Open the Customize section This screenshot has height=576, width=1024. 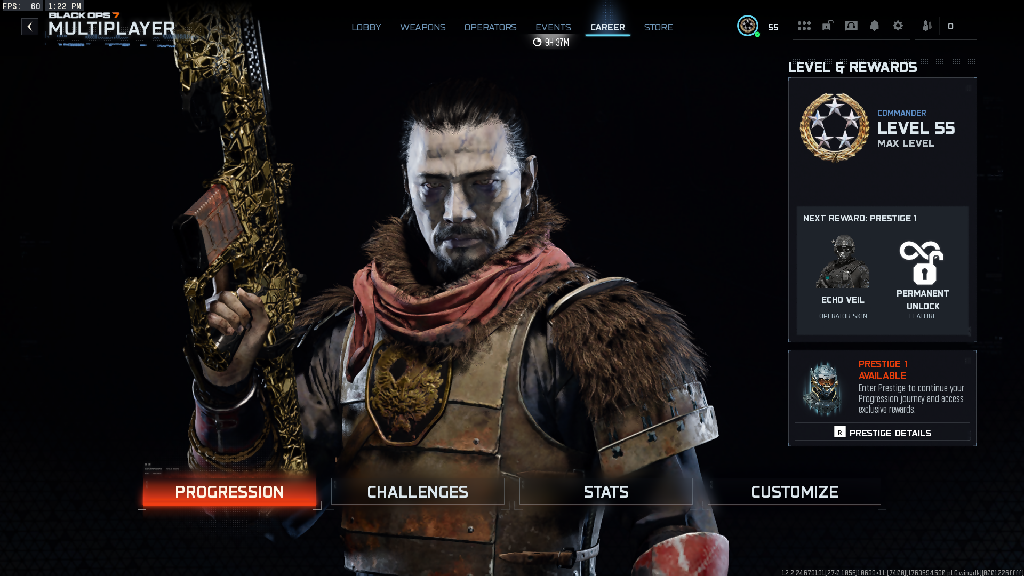click(x=794, y=492)
